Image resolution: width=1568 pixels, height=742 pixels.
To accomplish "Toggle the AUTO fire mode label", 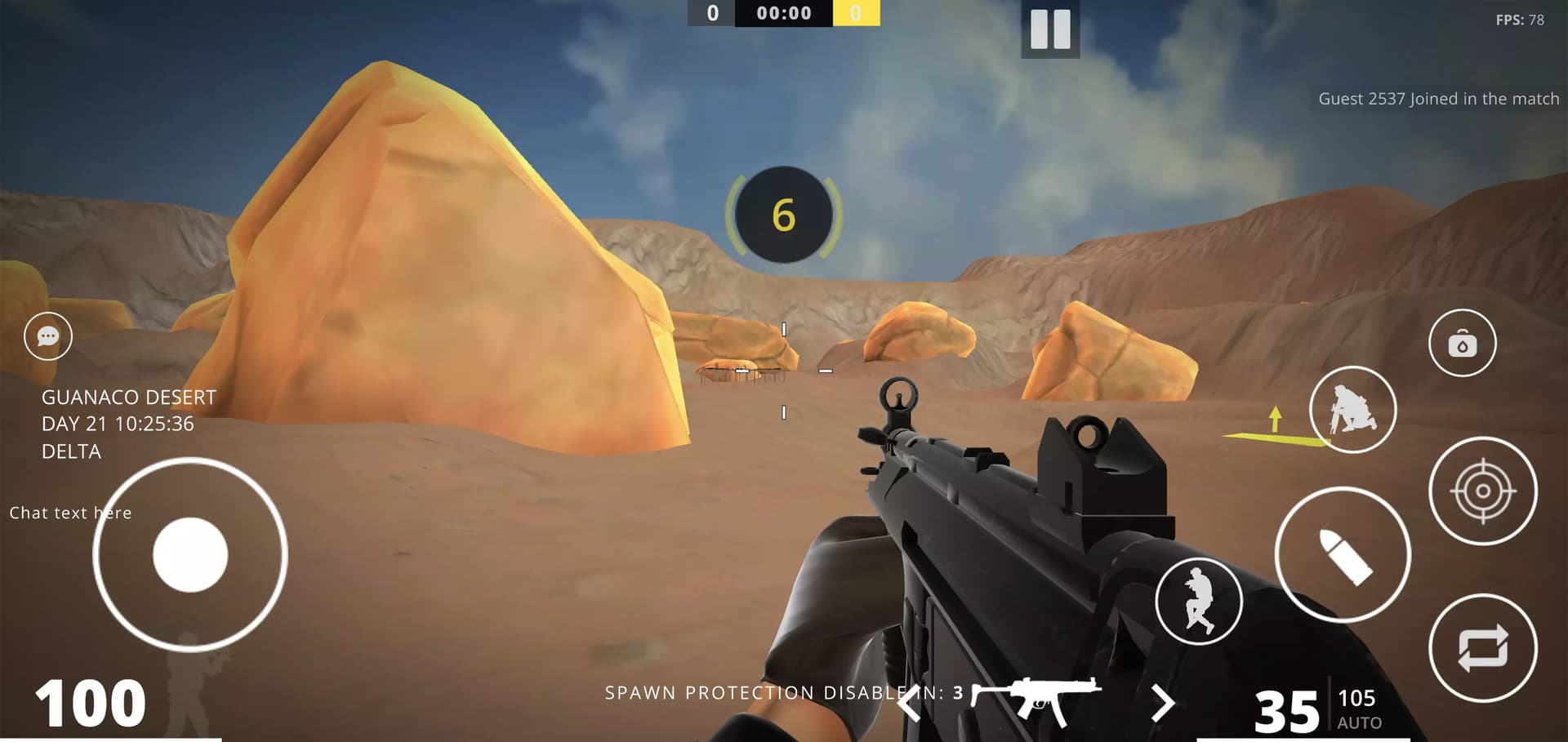I will pos(1359,723).
